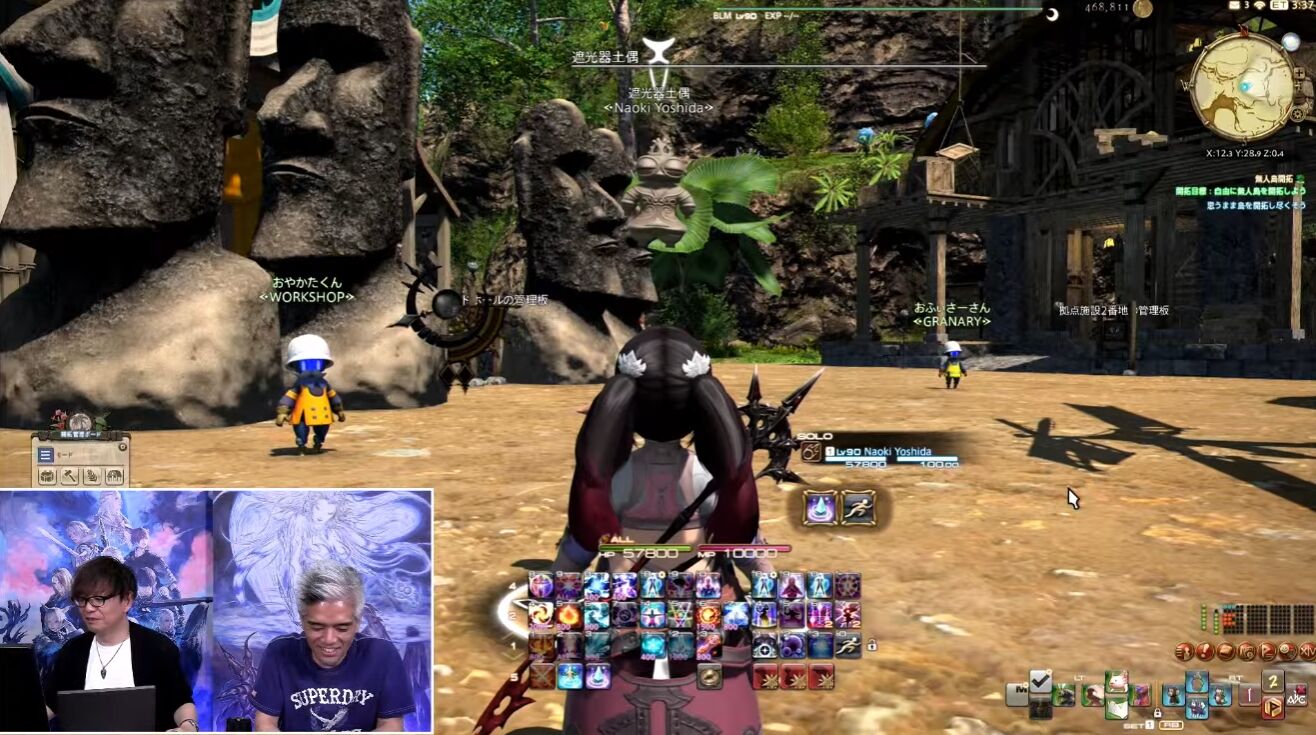Collapse the 開拓管理ボード panel
This screenshot has height=735, width=1316.
[122, 447]
